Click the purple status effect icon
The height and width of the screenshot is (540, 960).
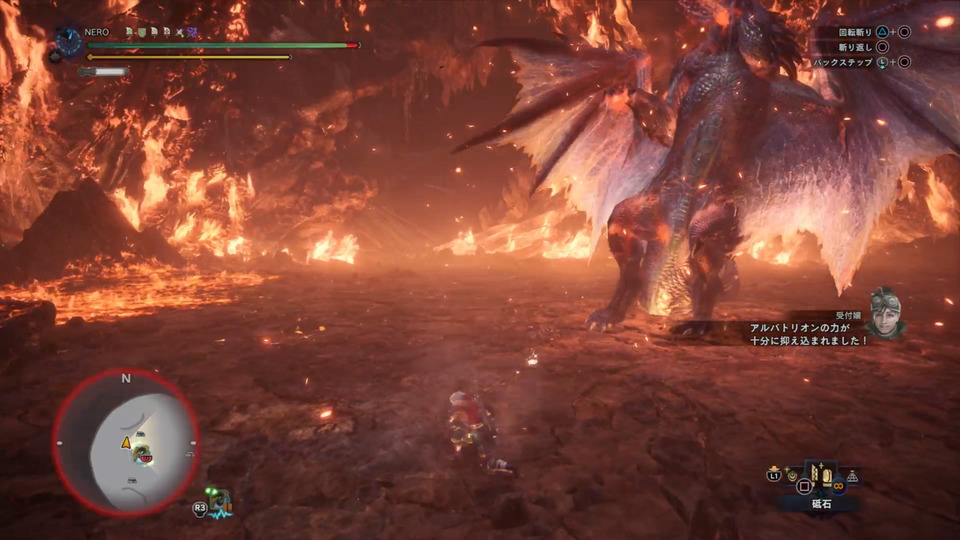pos(193,33)
